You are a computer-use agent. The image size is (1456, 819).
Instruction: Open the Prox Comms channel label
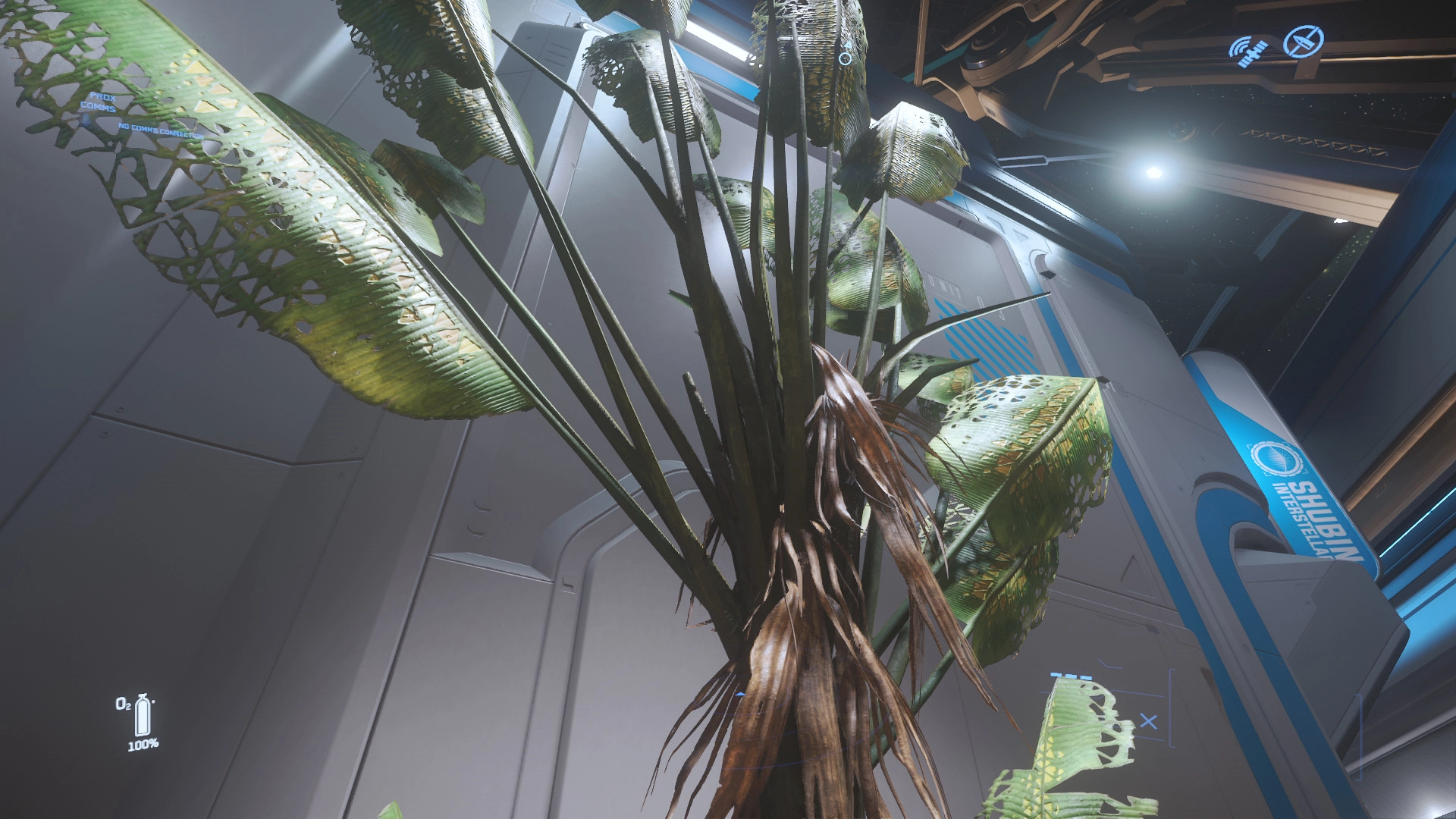100,102
